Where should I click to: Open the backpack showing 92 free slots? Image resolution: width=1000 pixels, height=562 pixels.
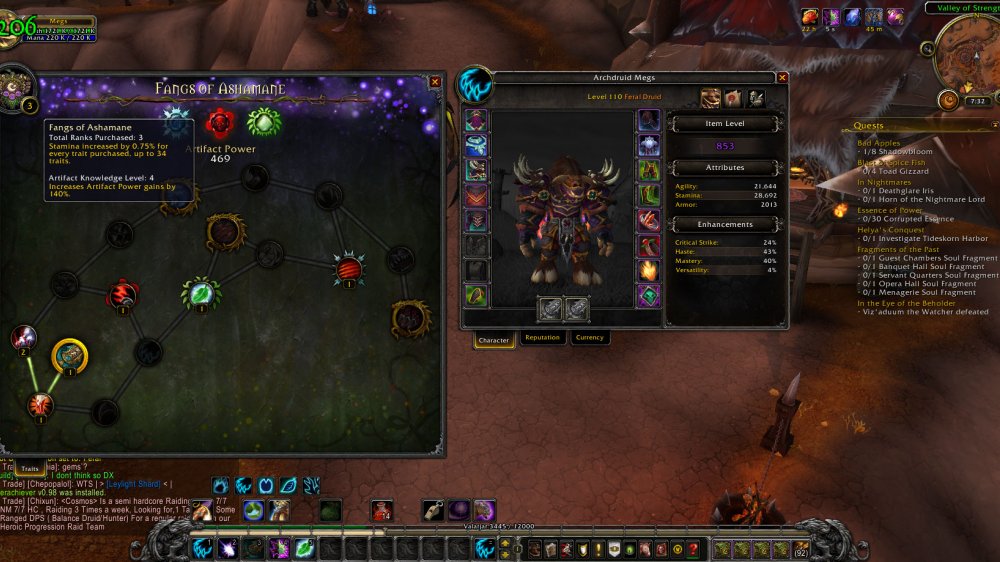coord(800,548)
